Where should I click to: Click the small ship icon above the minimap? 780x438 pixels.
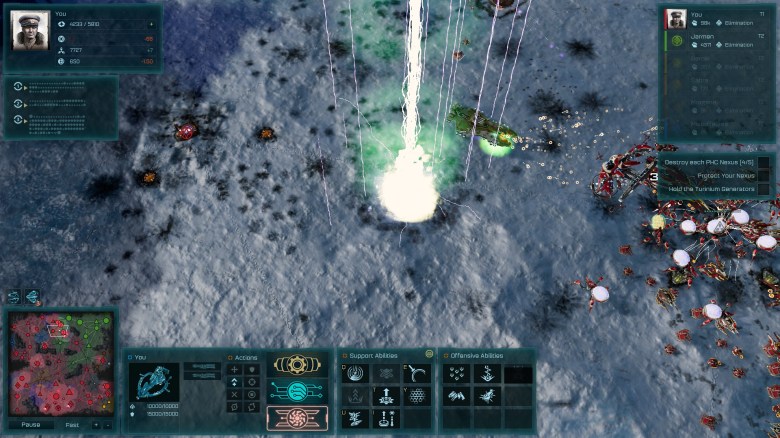point(32,297)
